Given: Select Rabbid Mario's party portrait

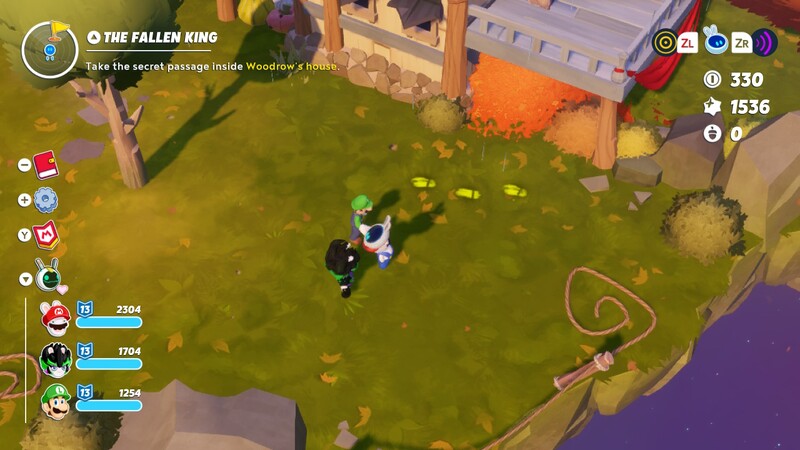Looking at the screenshot, I should tap(55, 318).
